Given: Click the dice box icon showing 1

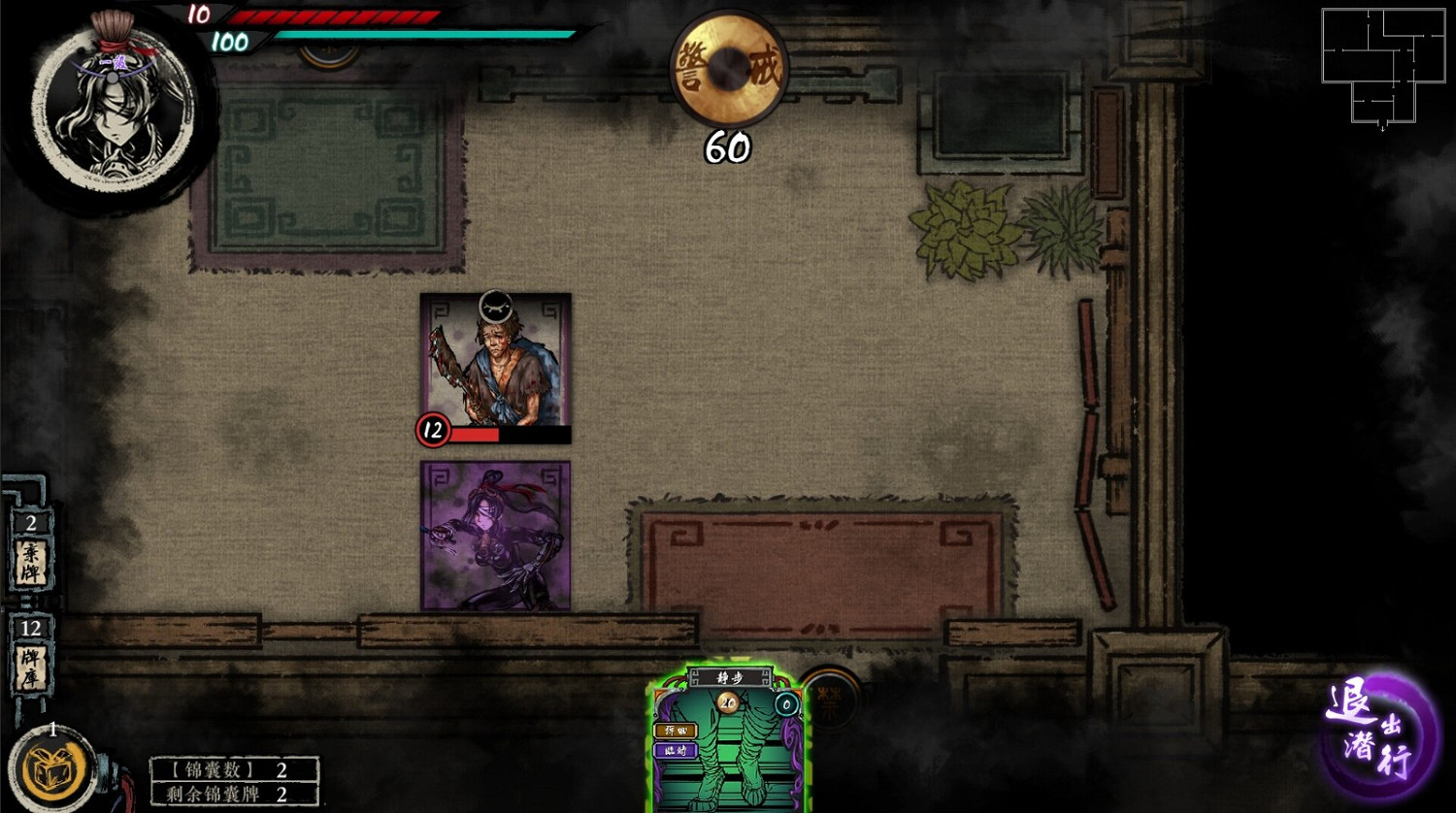Looking at the screenshot, I should click(53, 769).
